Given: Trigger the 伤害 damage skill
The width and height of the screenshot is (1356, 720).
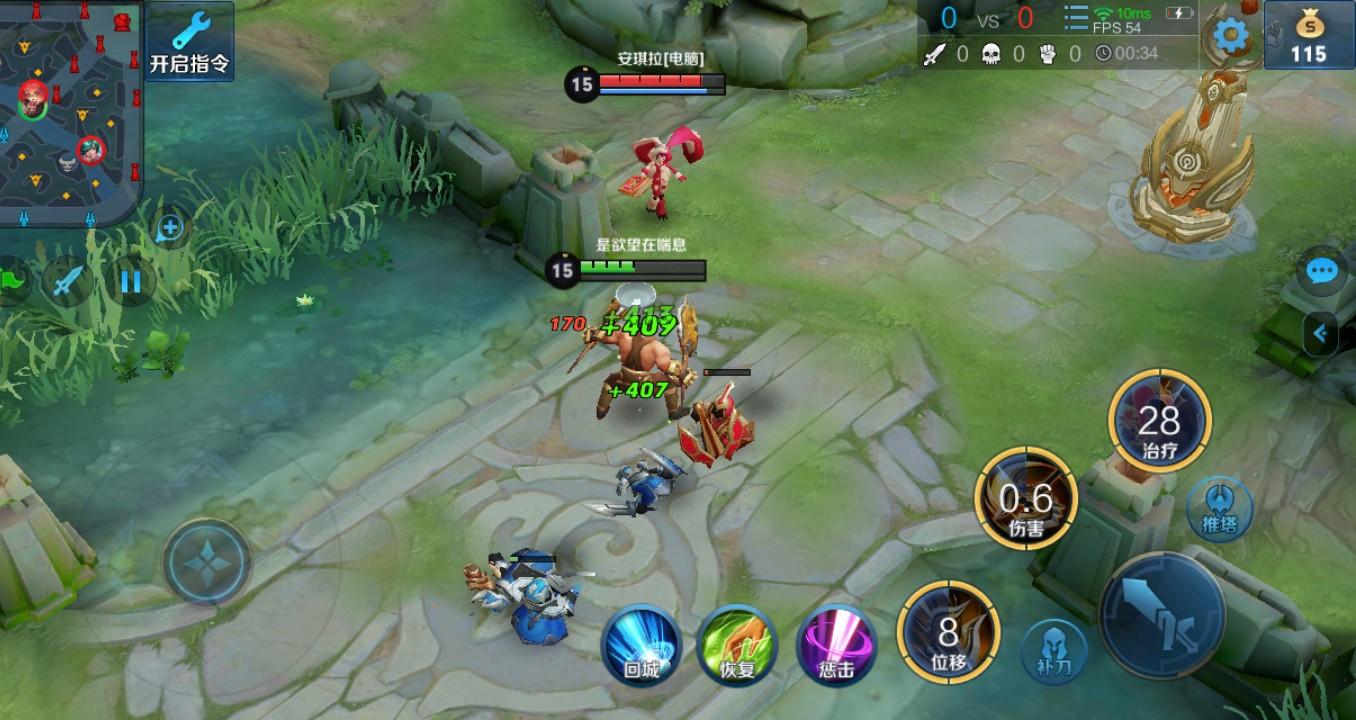Looking at the screenshot, I should (1026, 499).
